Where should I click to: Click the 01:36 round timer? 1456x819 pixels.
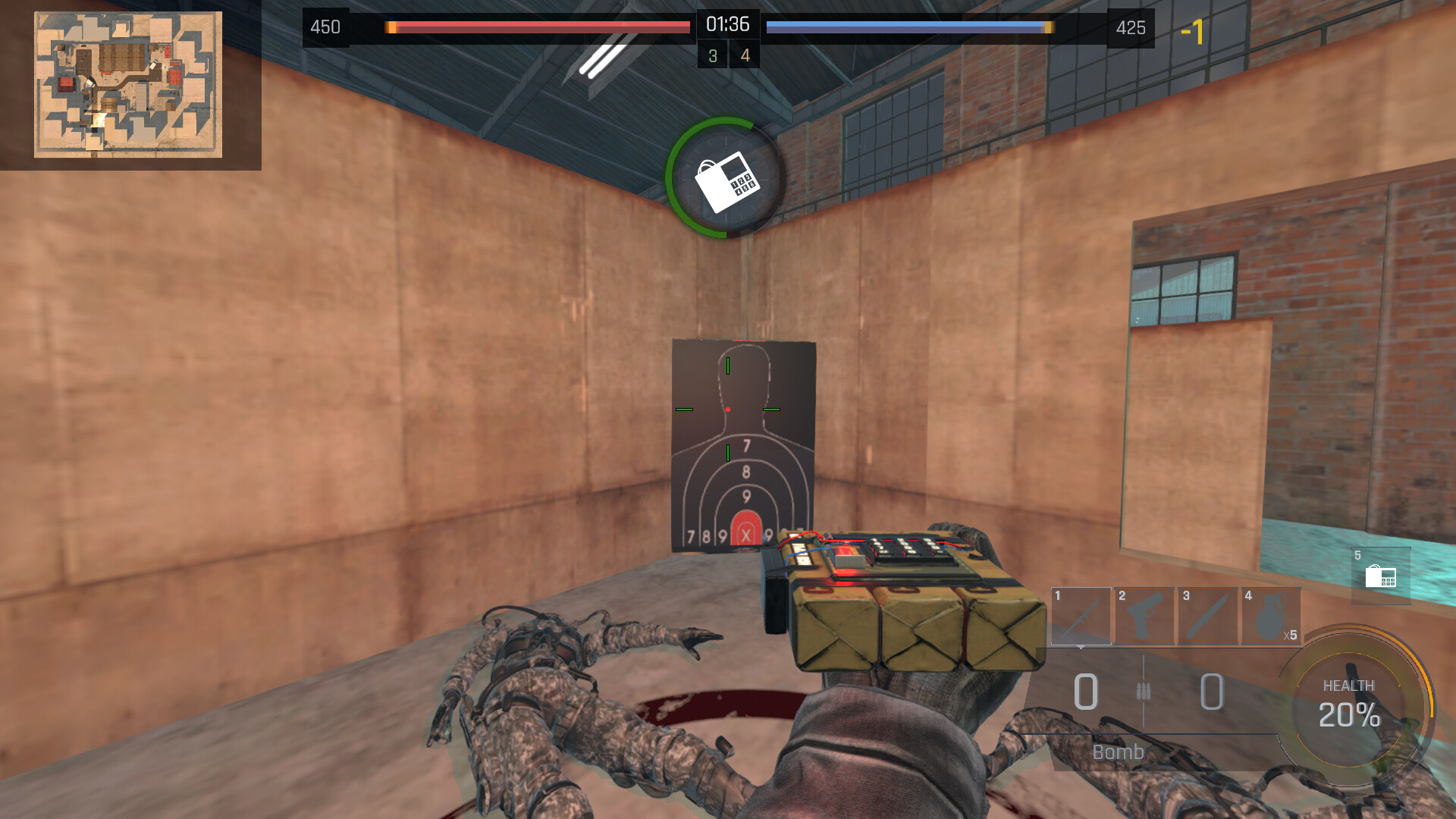pyautogui.click(x=727, y=24)
